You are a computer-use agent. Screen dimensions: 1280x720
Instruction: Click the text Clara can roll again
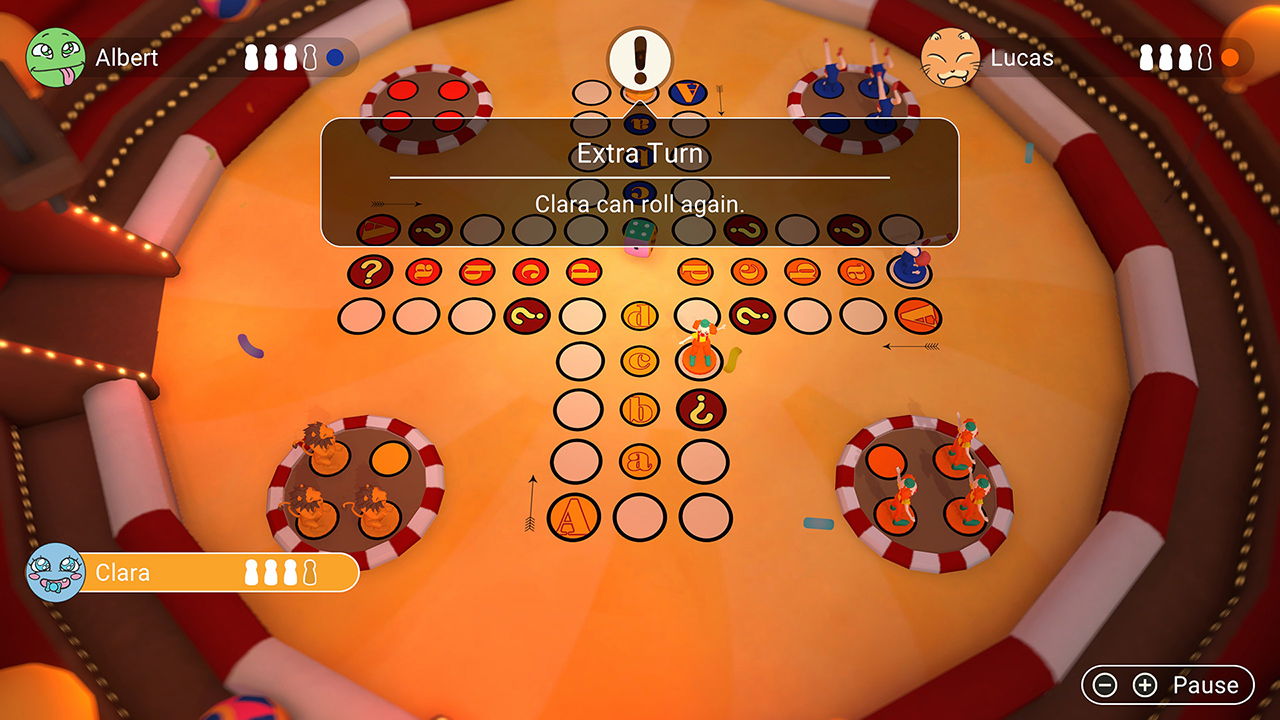640,204
